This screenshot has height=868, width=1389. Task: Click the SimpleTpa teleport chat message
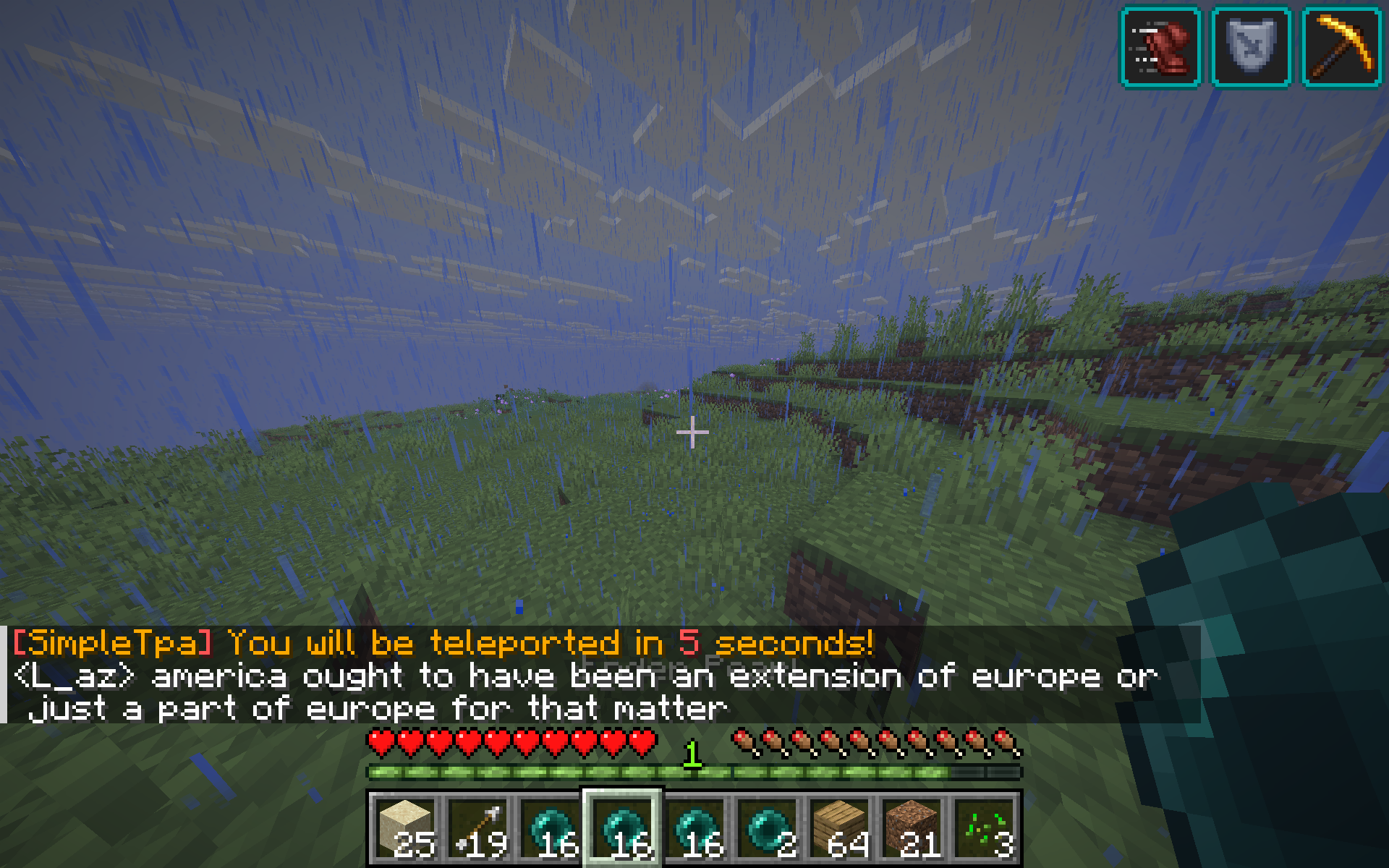click(x=443, y=643)
